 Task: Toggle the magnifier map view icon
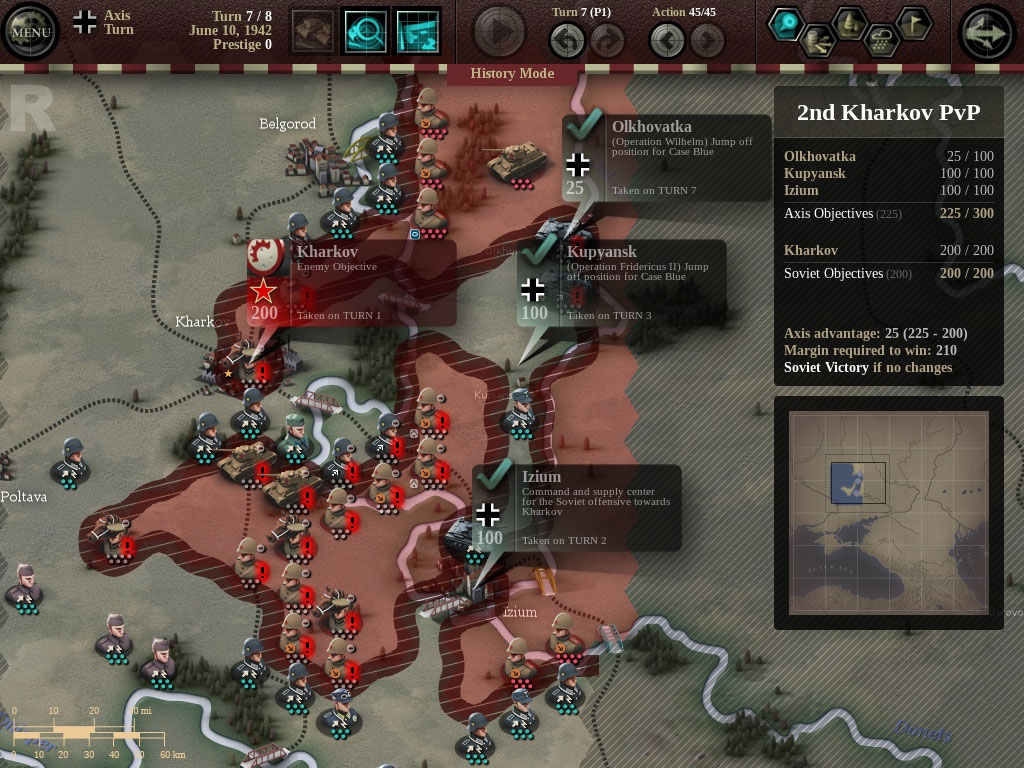pyautogui.click(x=366, y=31)
